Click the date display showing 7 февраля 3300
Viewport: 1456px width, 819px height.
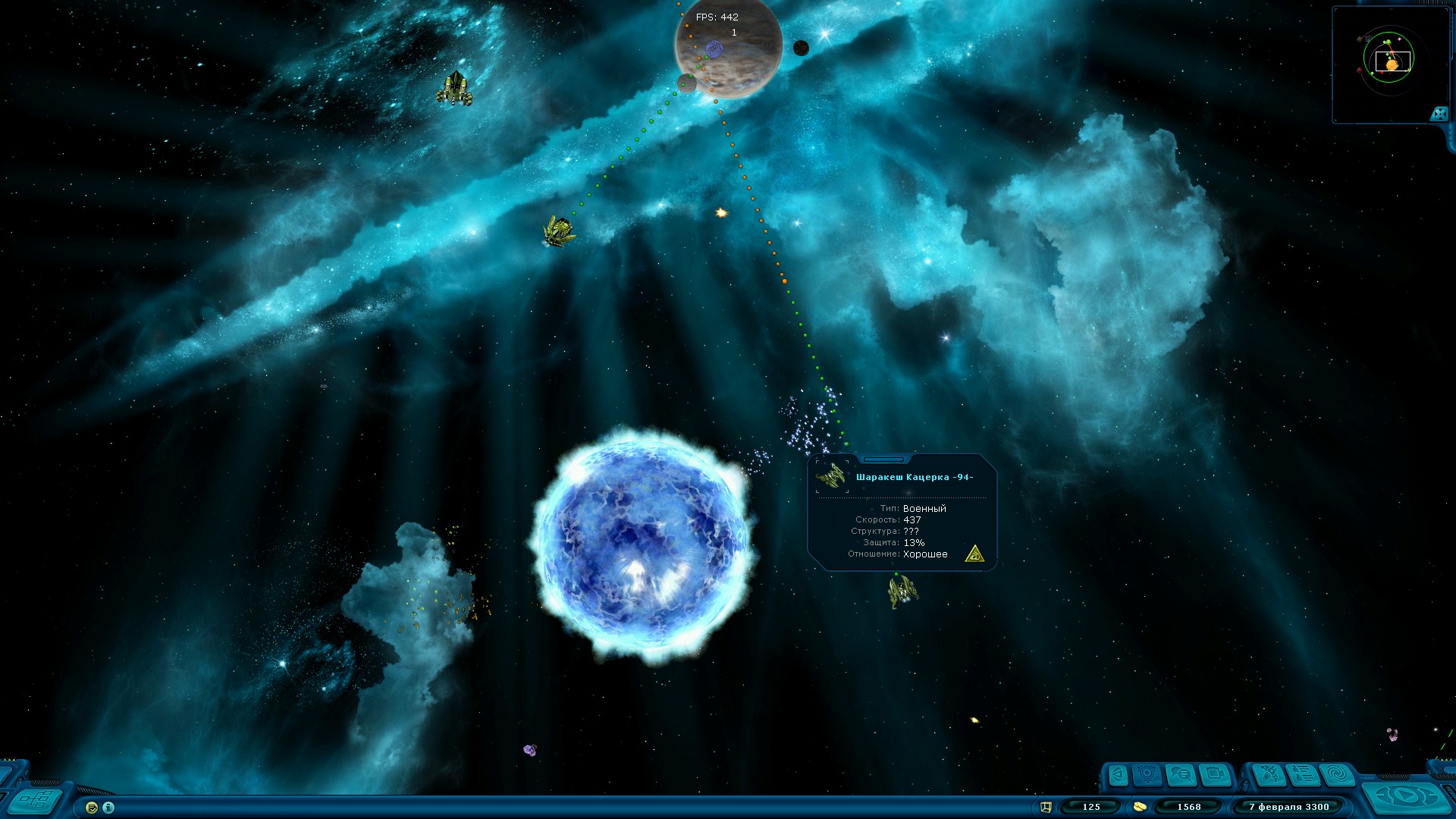1289,807
